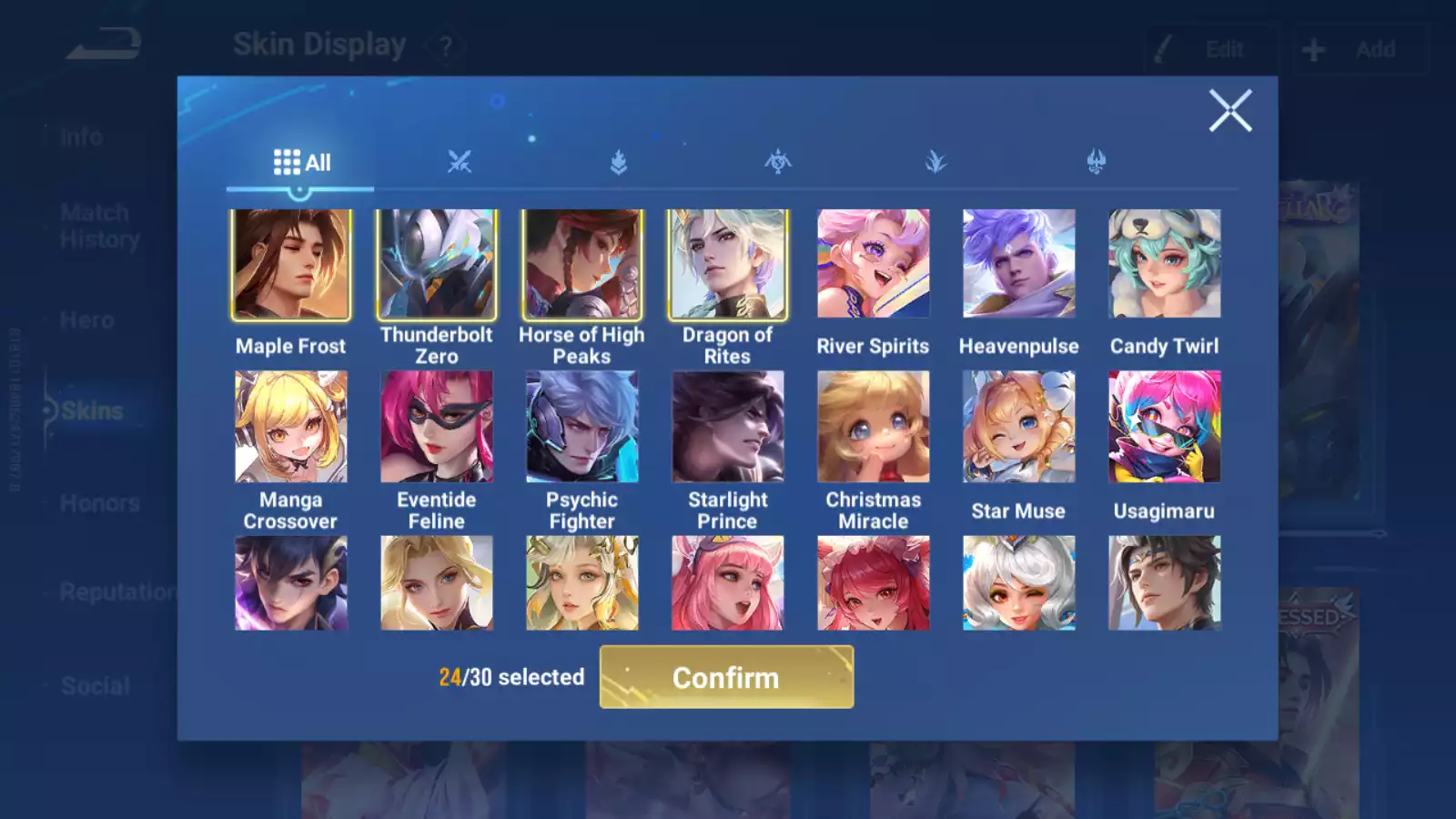Viewport: 1456px width, 819px height.
Task: Pick the Horse of High Peaks skin
Action: coord(582,265)
